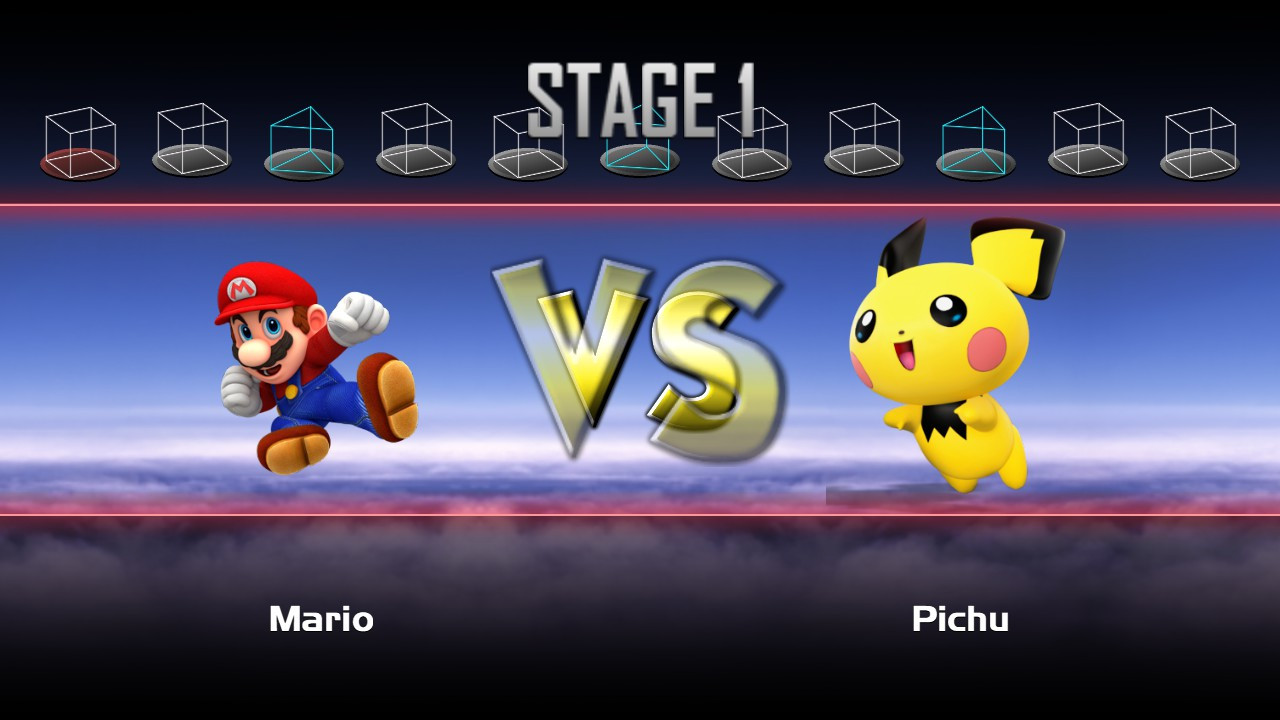
Task: Select the last stage cube on the right
Action: click(x=1199, y=140)
